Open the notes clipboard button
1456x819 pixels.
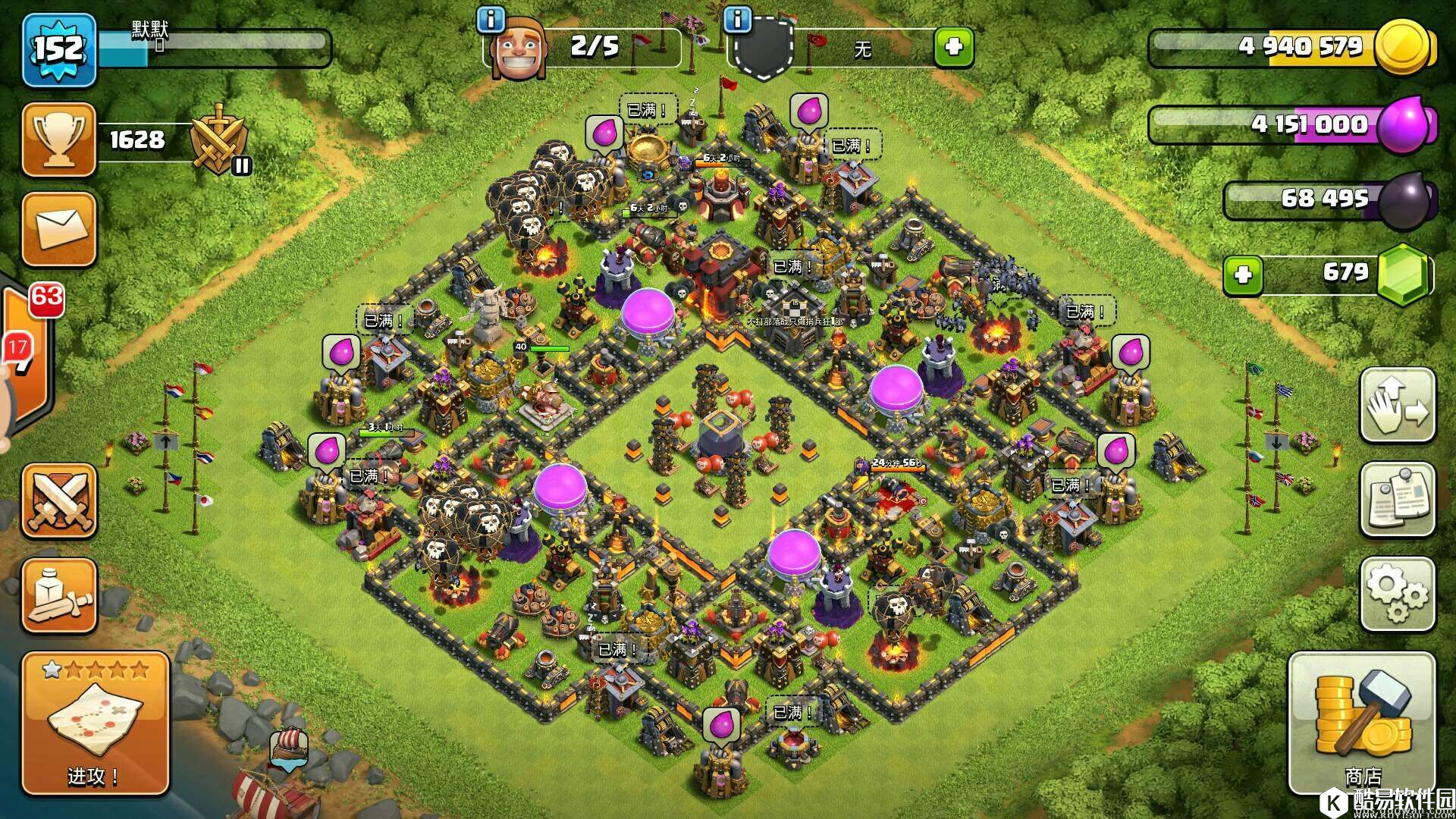pos(1397,500)
